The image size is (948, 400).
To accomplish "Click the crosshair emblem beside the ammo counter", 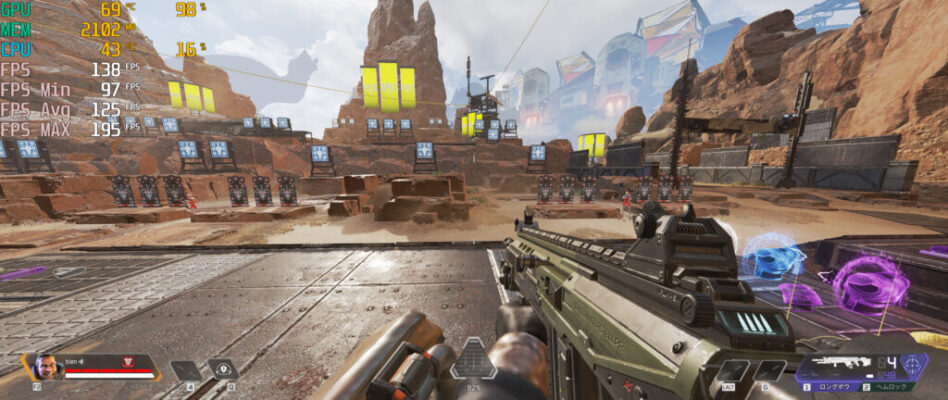I will click(x=914, y=364).
